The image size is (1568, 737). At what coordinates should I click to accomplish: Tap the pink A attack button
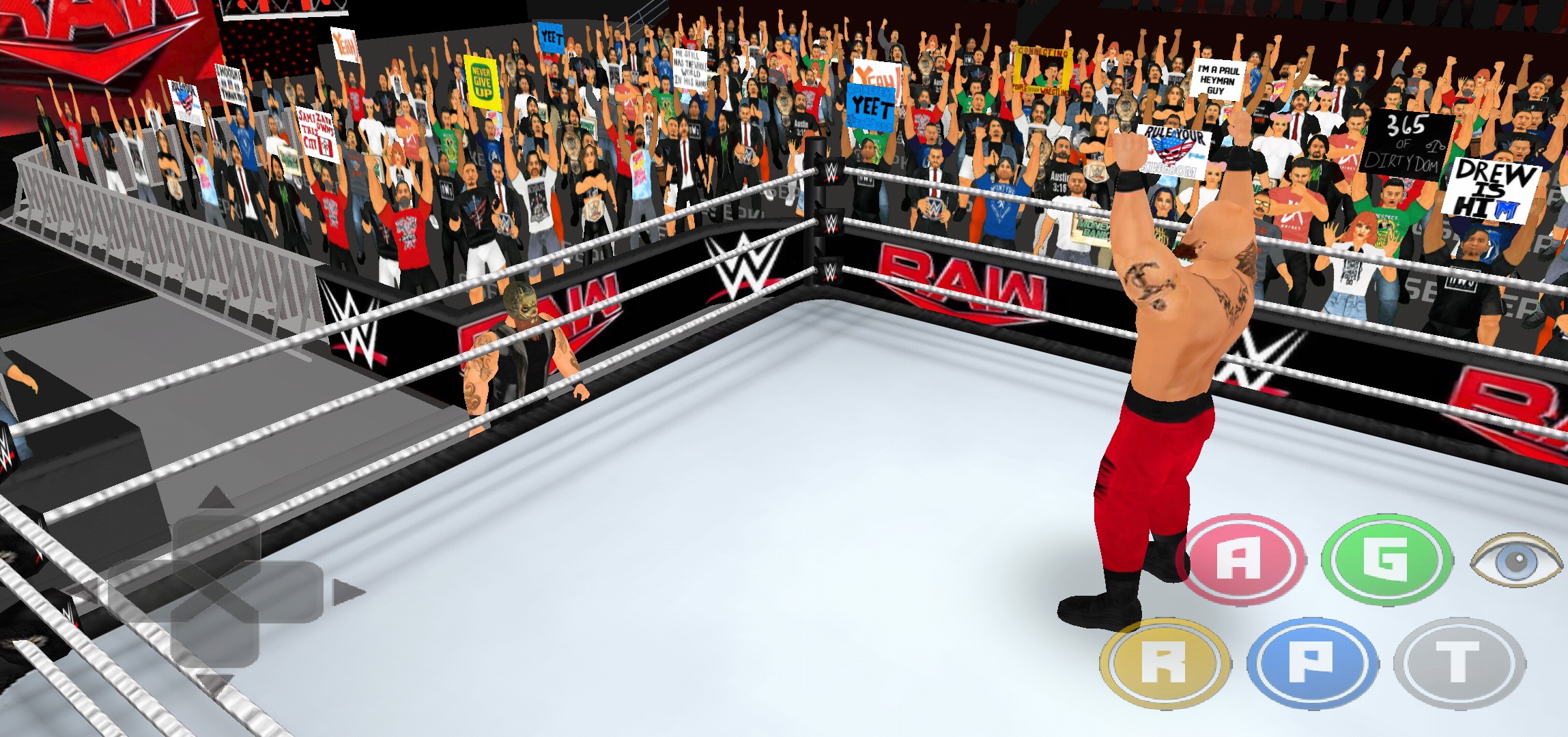1240,559
